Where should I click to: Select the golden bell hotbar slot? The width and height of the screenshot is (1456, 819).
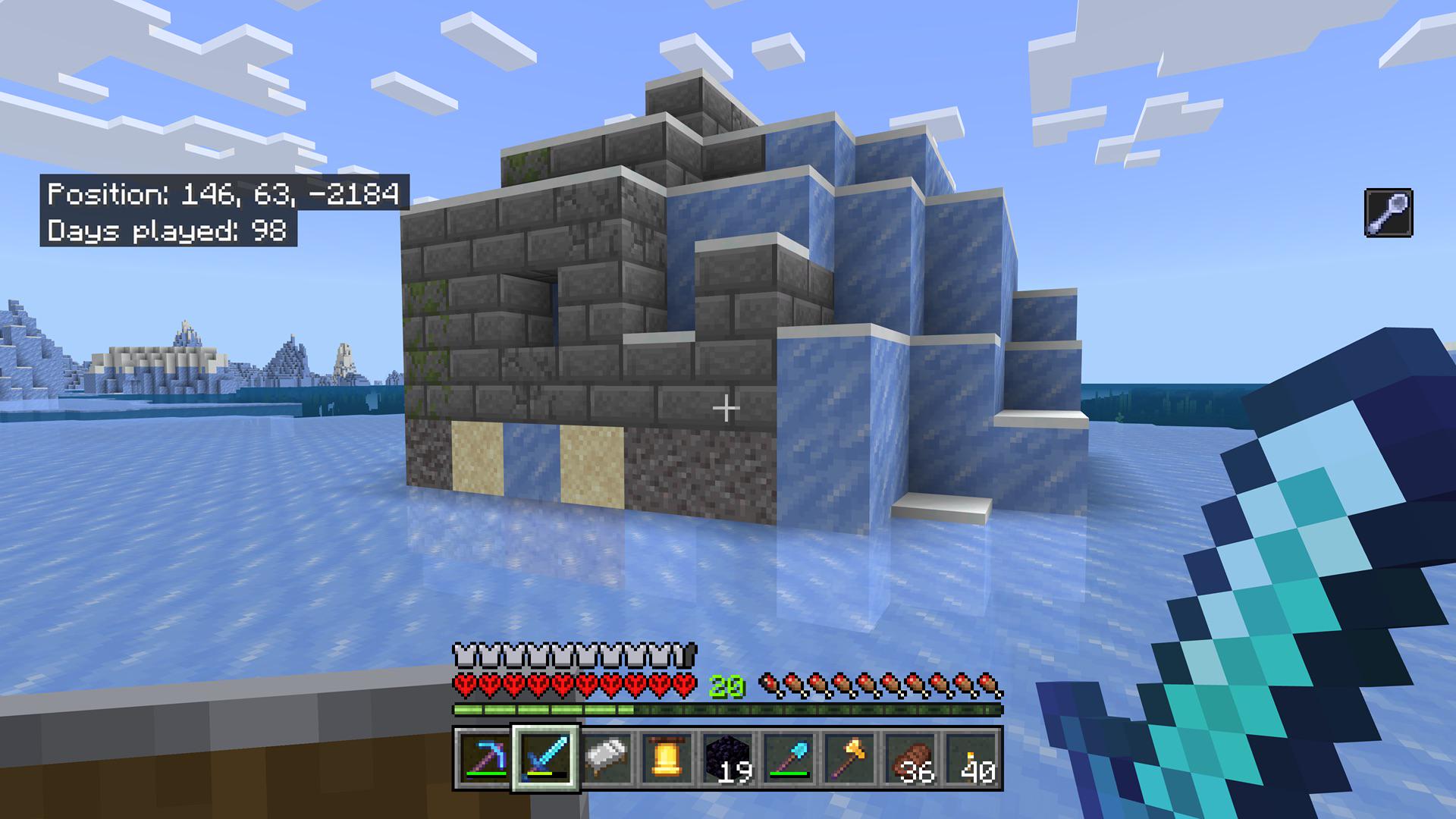(x=667, y=758)
